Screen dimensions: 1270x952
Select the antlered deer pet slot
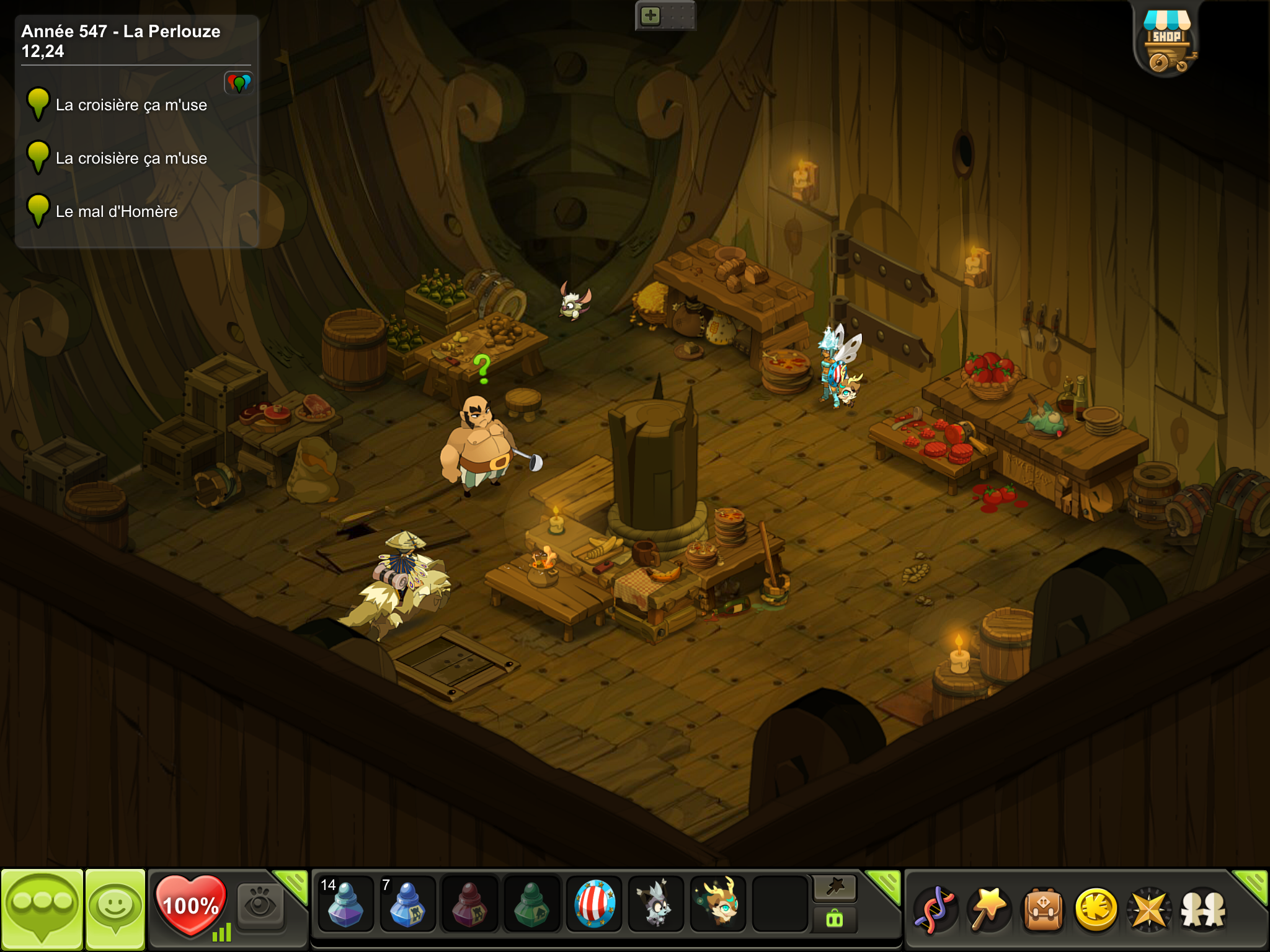pyautogui.click(x=718, y=904)
